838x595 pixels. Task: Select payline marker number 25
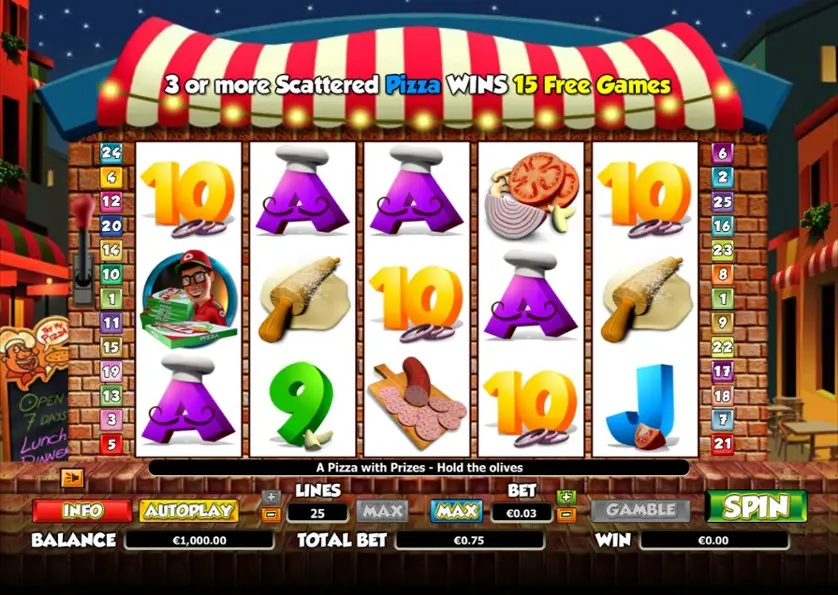click(722, 201)
